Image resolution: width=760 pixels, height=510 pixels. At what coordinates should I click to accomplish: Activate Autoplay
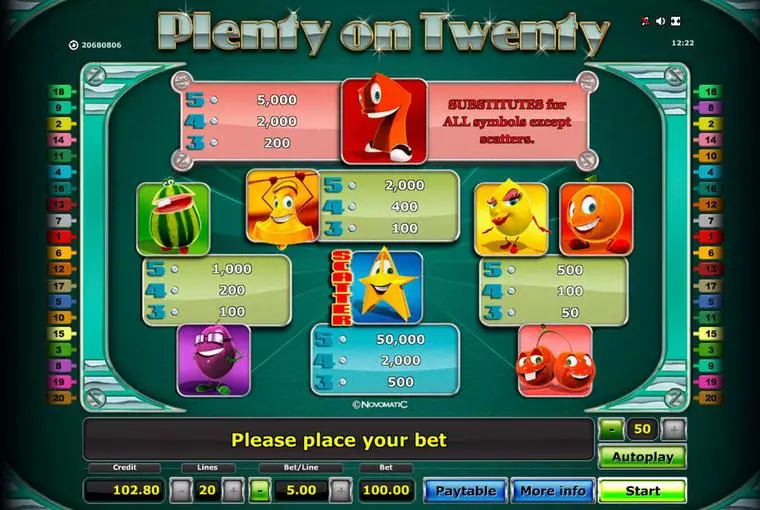(x=642, y=457)
